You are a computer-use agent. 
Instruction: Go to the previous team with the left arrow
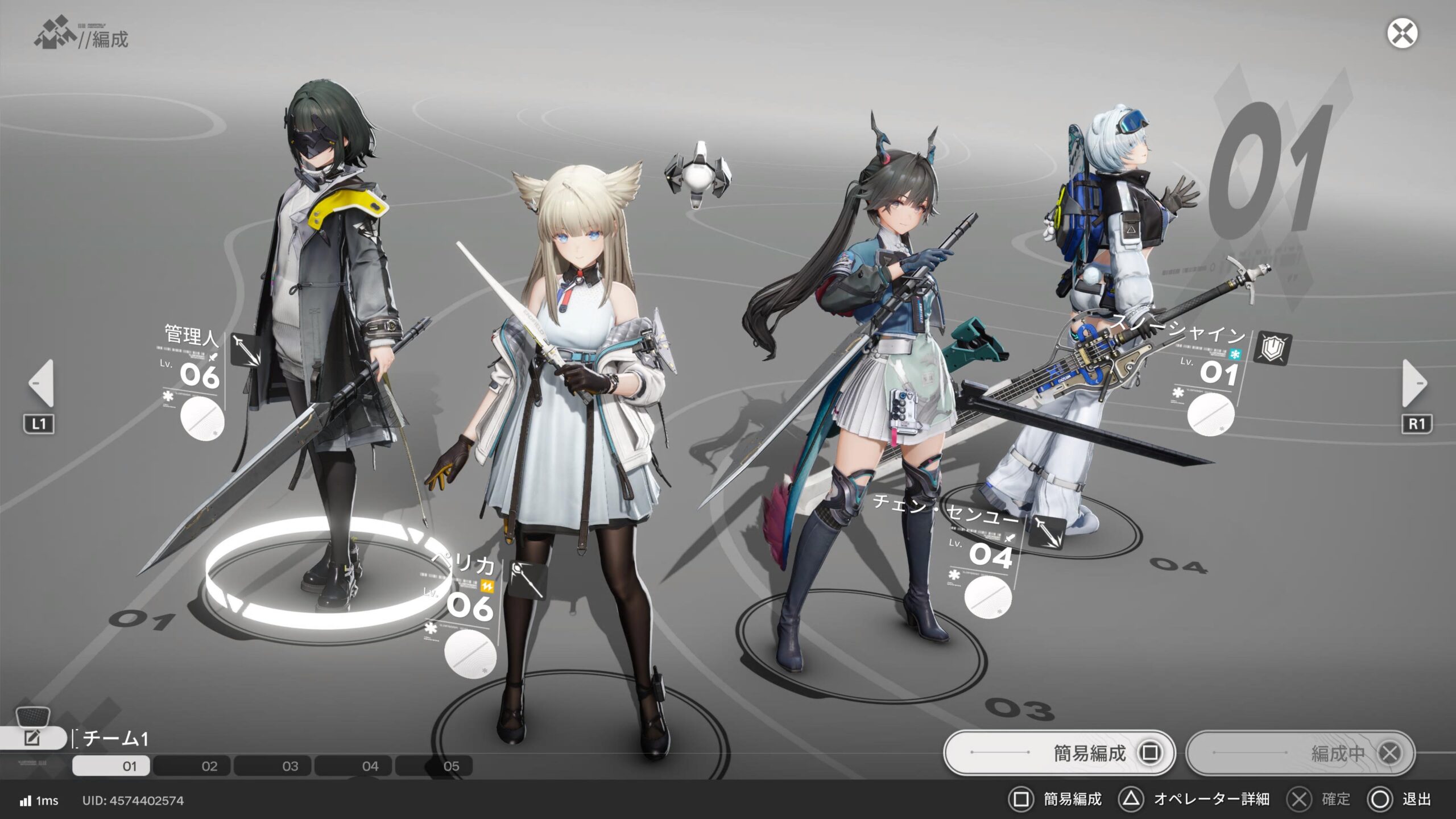click(41, 383)
